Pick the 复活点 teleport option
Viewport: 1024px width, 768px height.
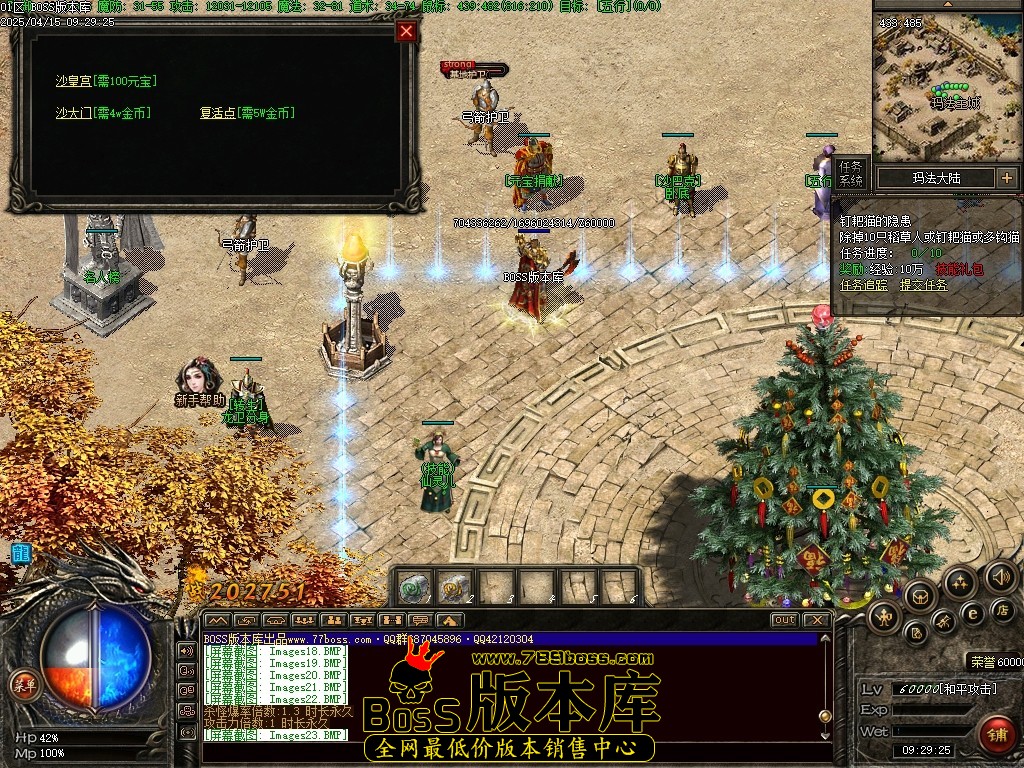pyautogui.click(x=218, y=113)
